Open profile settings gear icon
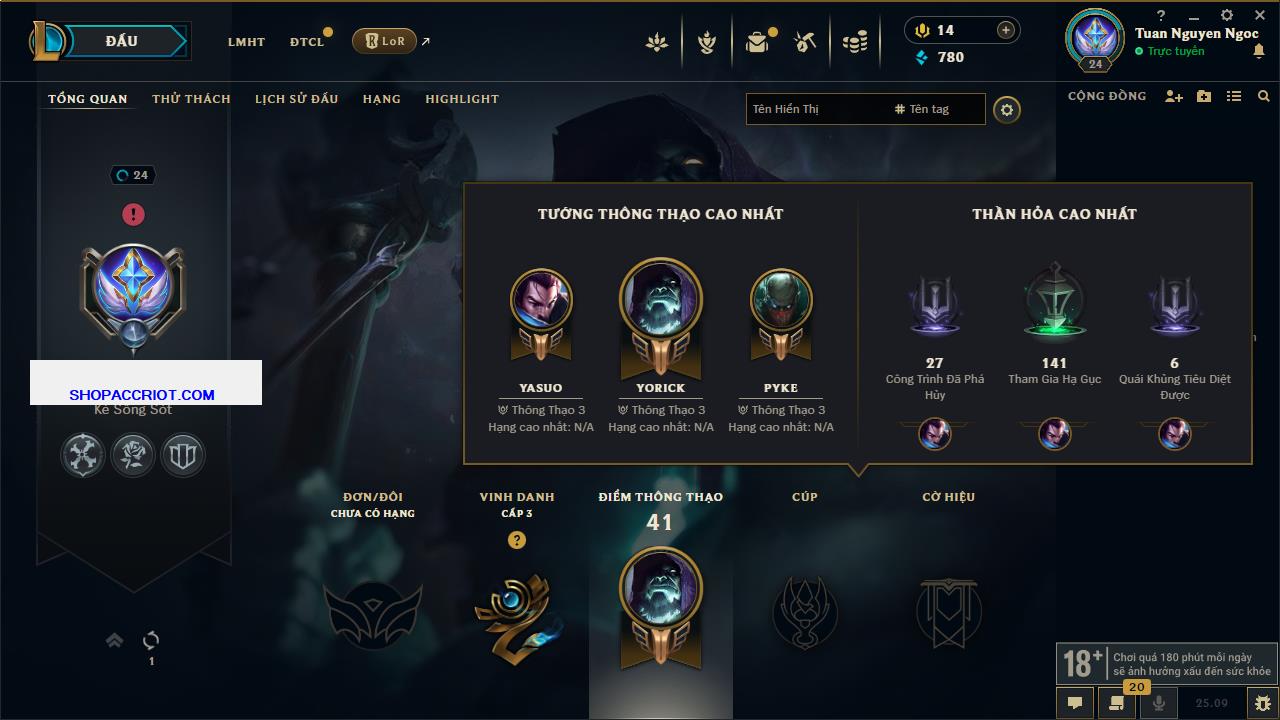1280x720 pixels. click(x=1007, y=109)
